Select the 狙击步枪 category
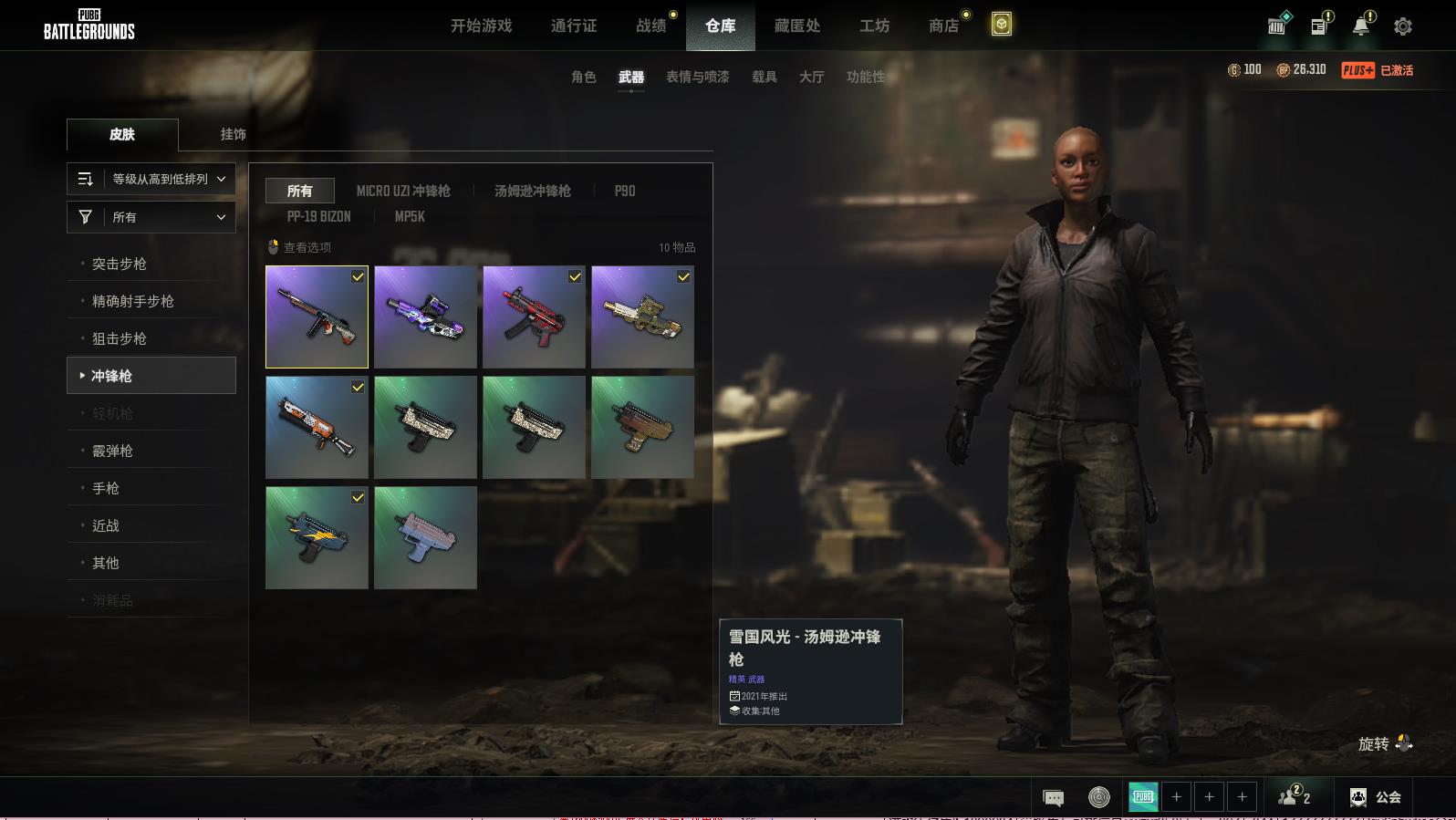Screen dimensions: 1456x820 click(x=120, y=338)
